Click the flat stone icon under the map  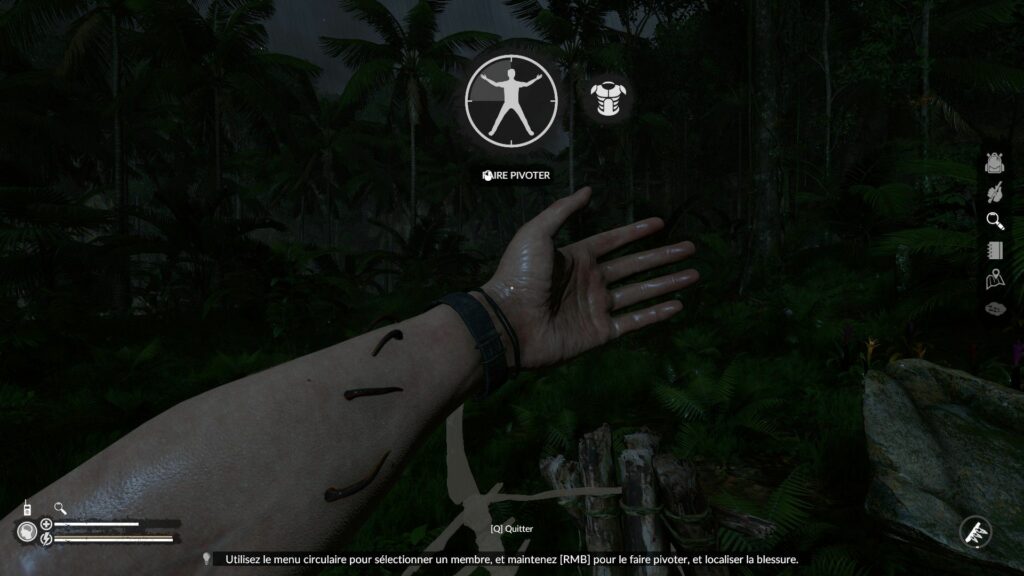point(994,309)
